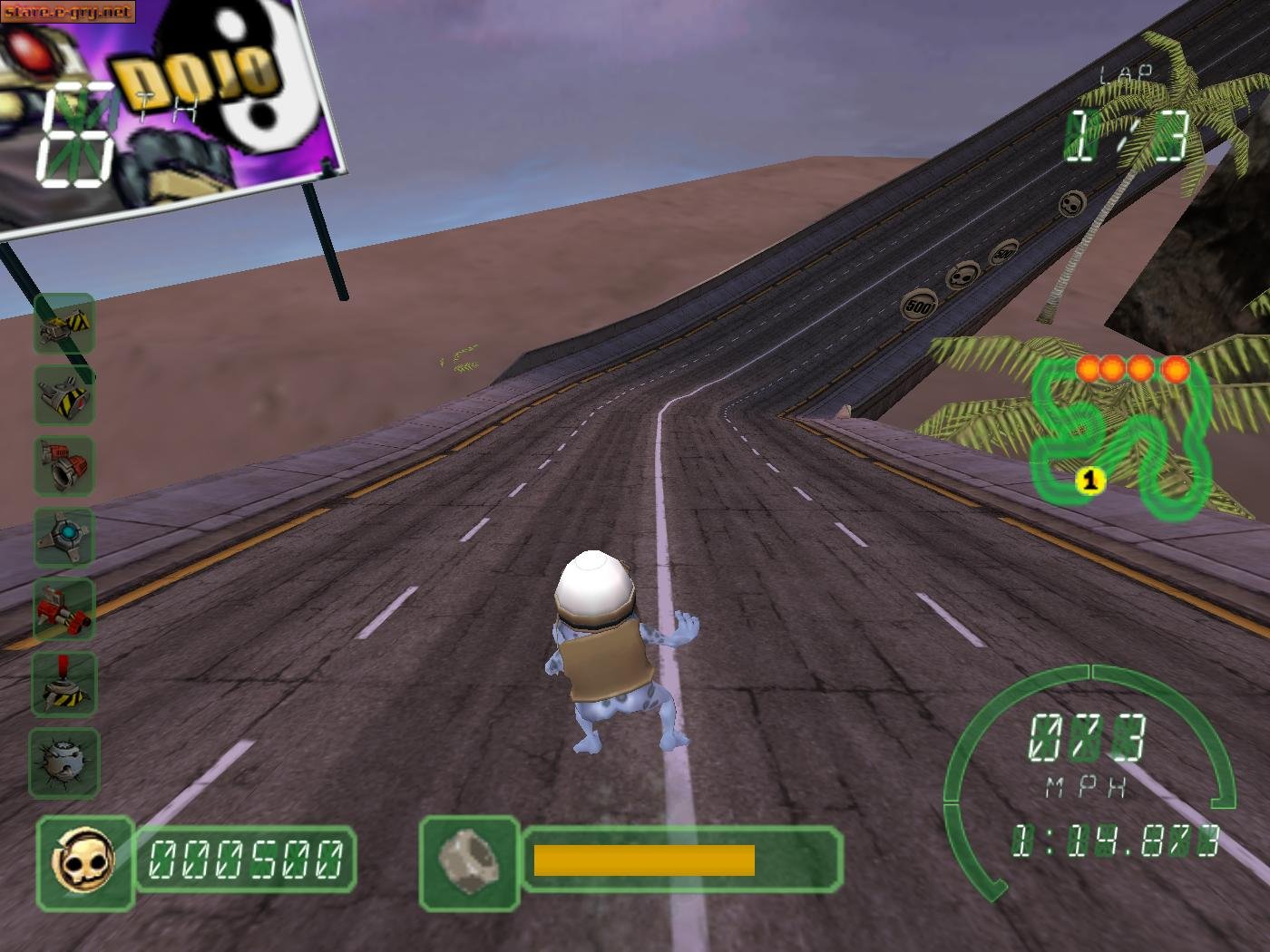Select the spiked sea mine weapon icon
Screen dimensions: 1270x952
pos(63,762)
